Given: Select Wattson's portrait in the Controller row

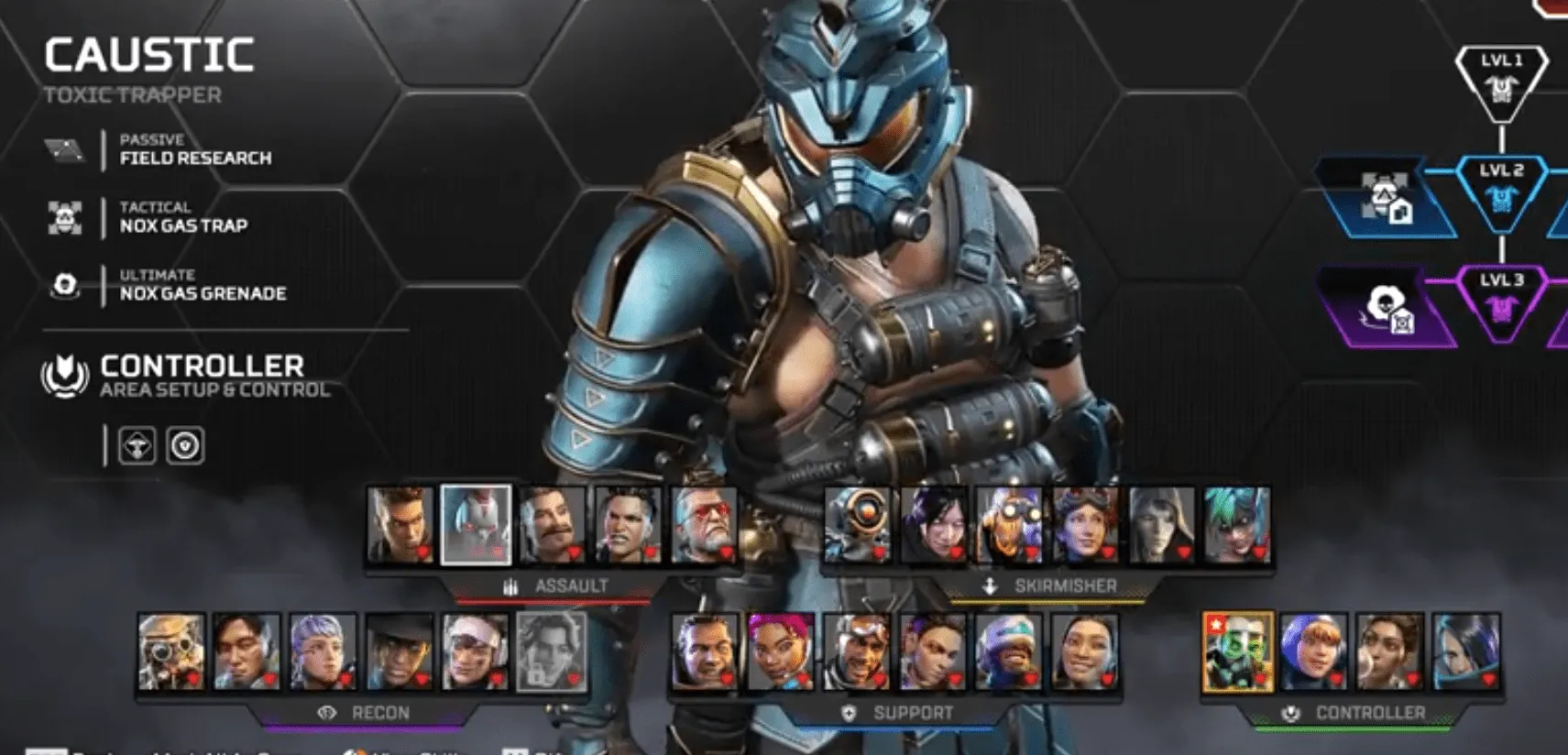Looking at the screenshot, I should click(1313, 651).
